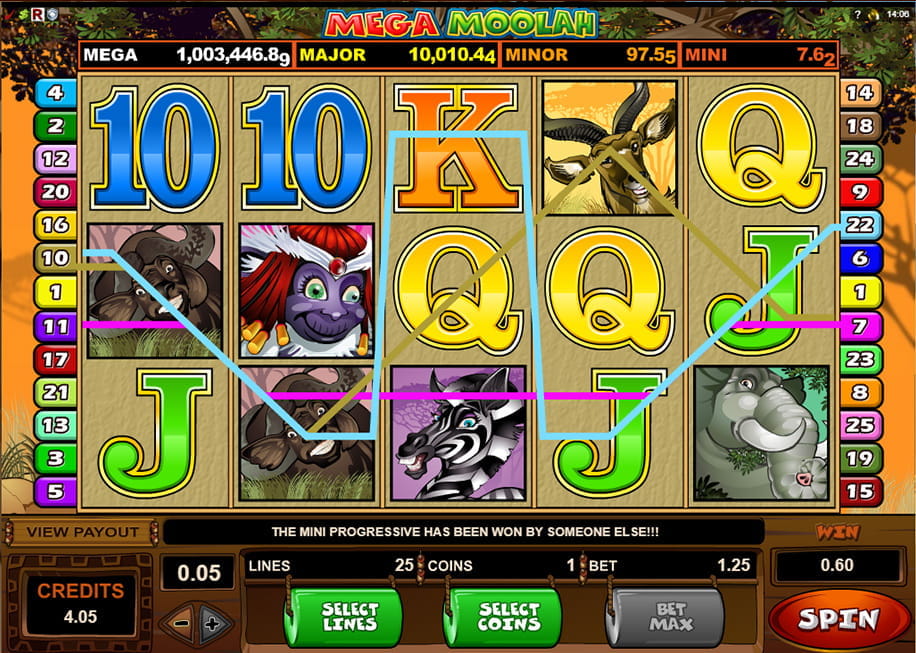Choose payline 15 red marker
Screen dimensions: 916x653
(859, 491)
